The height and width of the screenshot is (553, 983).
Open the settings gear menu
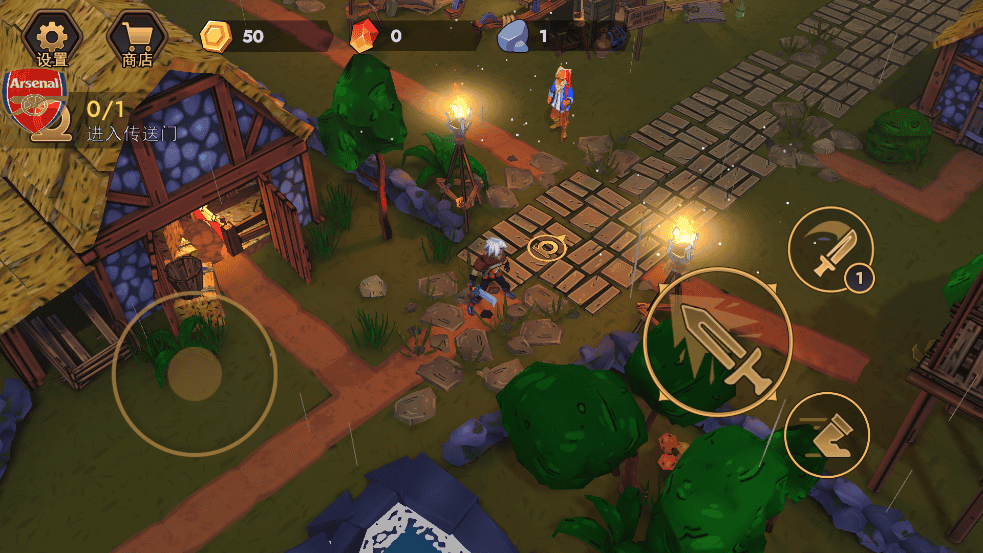[x=51, y=38]
